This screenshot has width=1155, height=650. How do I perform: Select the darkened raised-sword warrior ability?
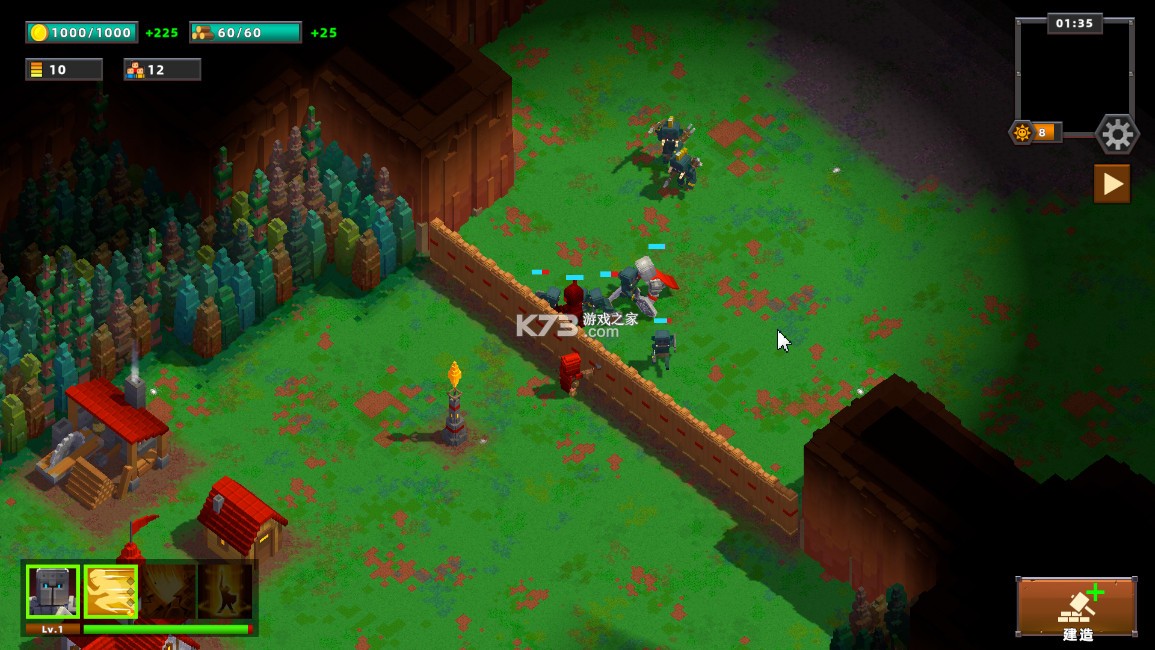click(x=224, y=591)
